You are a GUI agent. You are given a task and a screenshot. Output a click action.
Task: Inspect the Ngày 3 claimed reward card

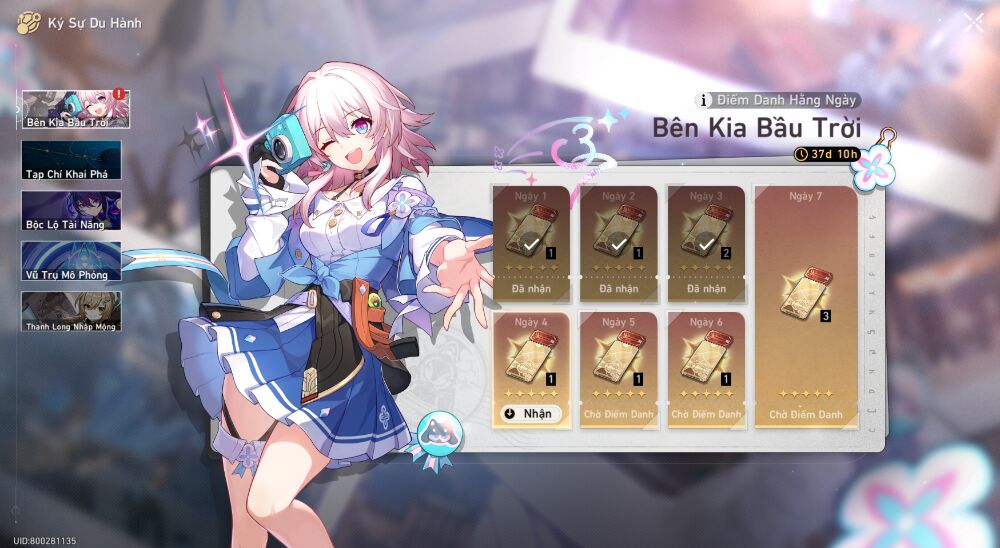click(706, 242)
